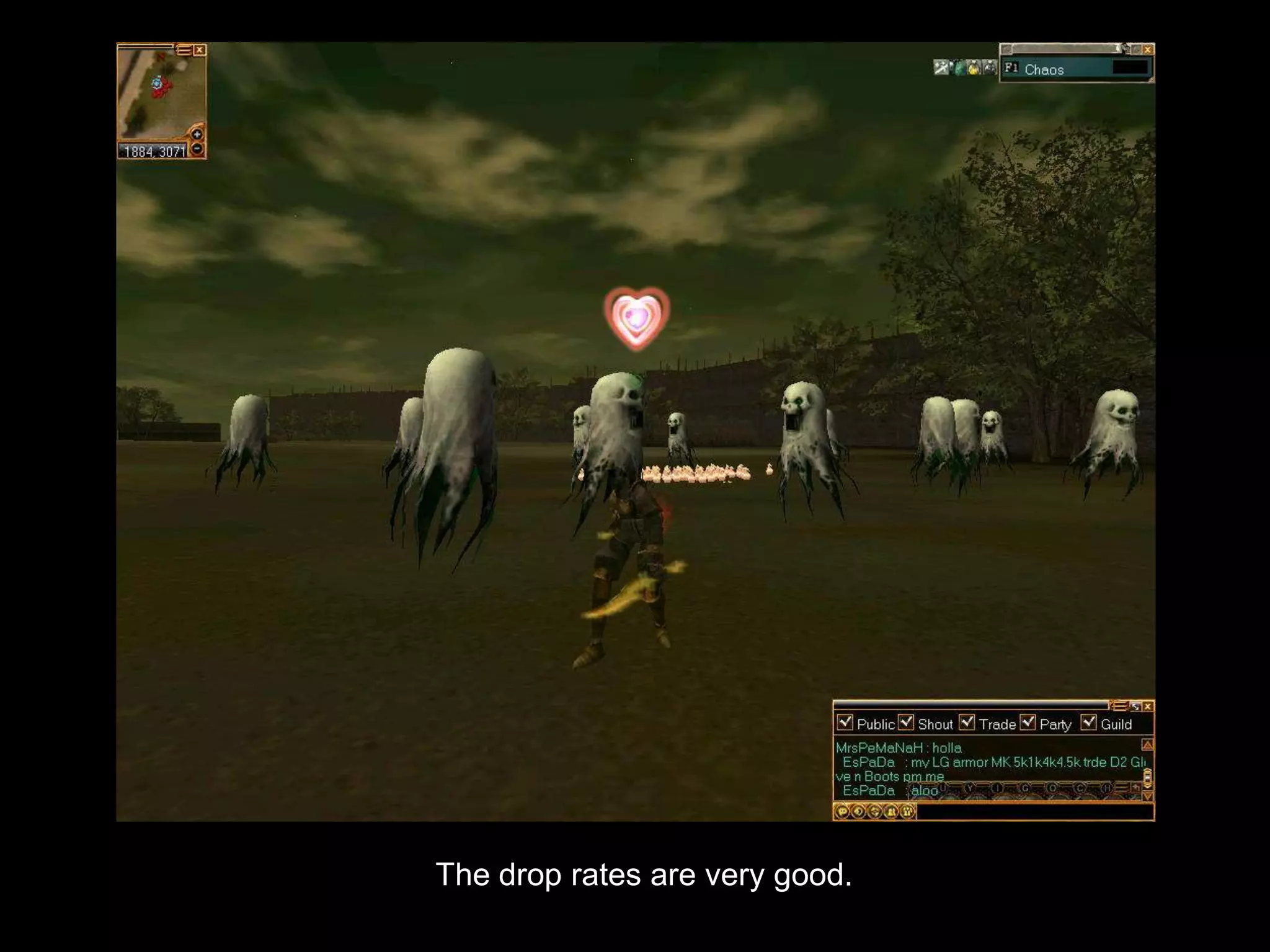Toggle the Public chat checkbox

(x=845, y=723)
